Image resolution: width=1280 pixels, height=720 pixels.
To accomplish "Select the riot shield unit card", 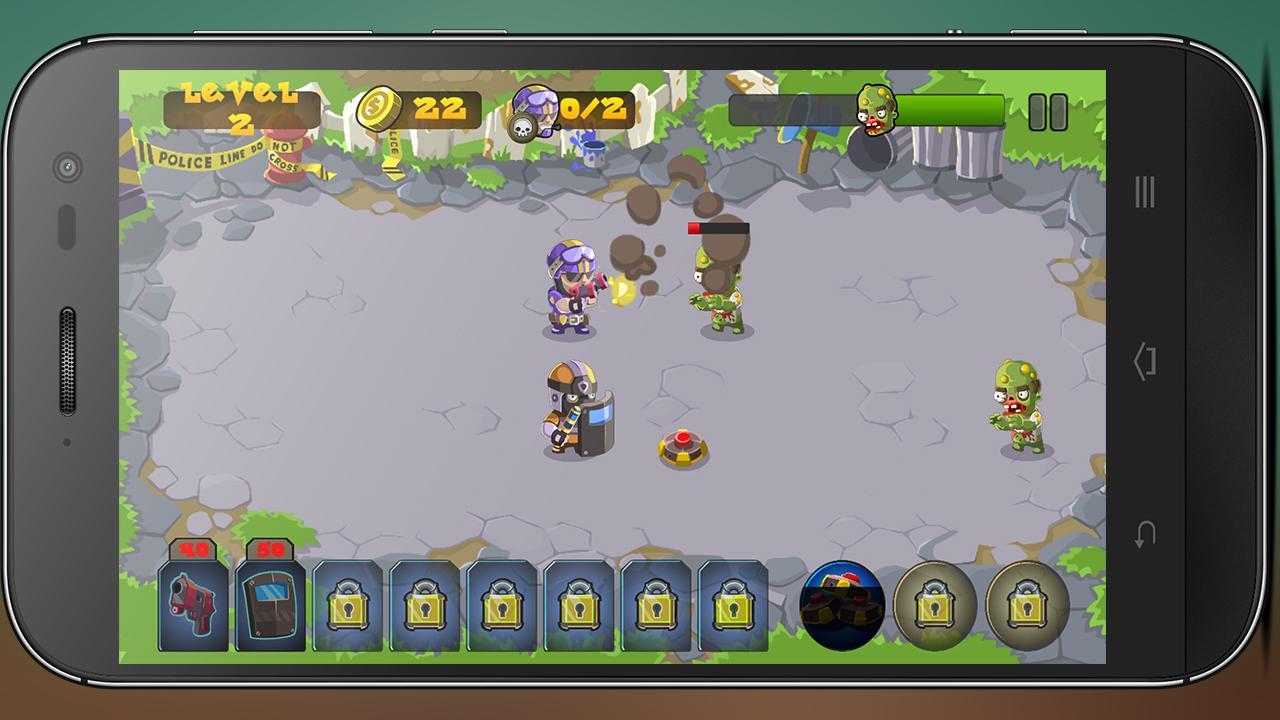I will (270, 604).
